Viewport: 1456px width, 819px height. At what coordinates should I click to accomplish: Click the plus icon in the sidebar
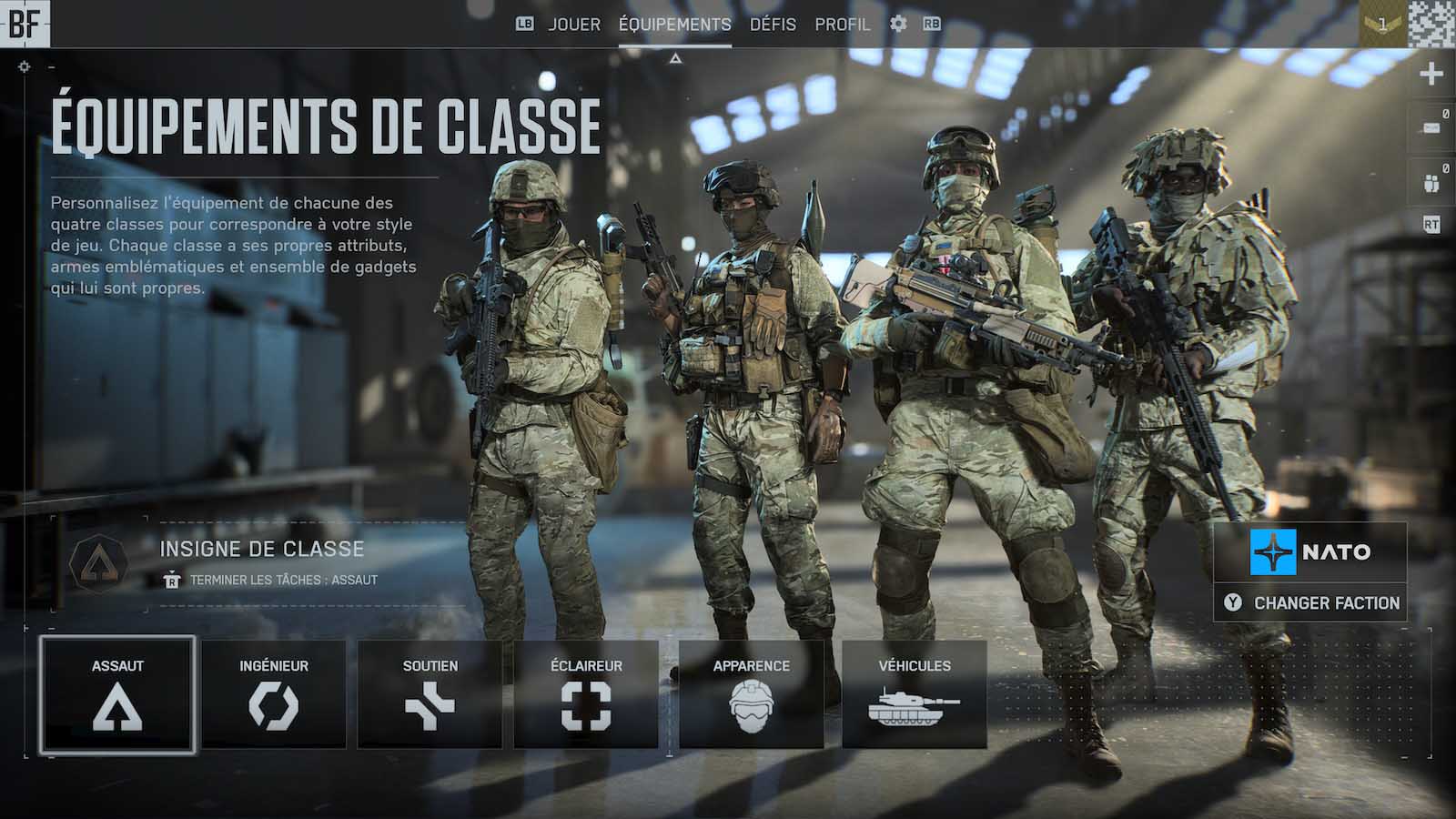(1431, 74)
